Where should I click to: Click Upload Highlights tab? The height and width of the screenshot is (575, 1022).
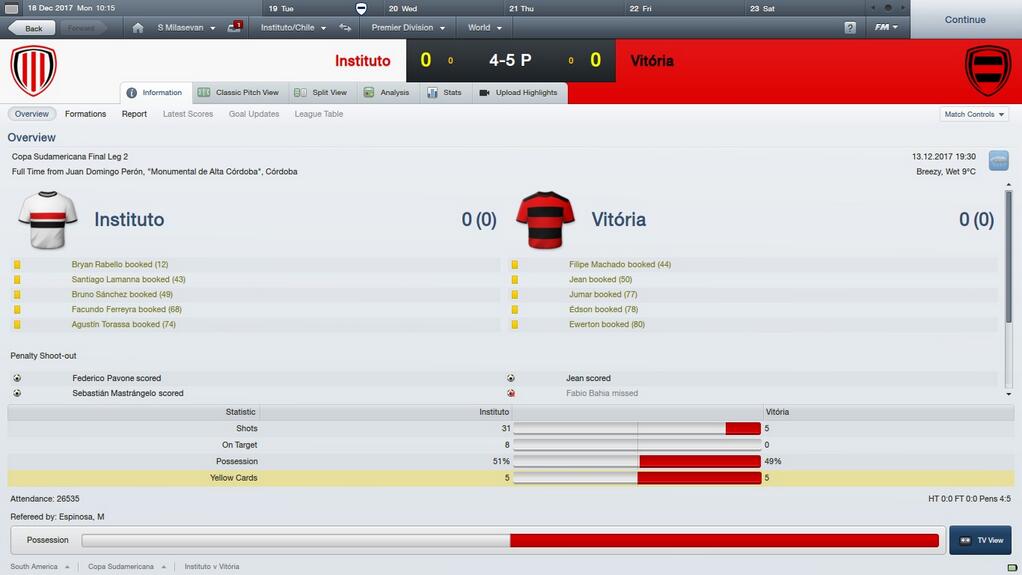(519, 93)
